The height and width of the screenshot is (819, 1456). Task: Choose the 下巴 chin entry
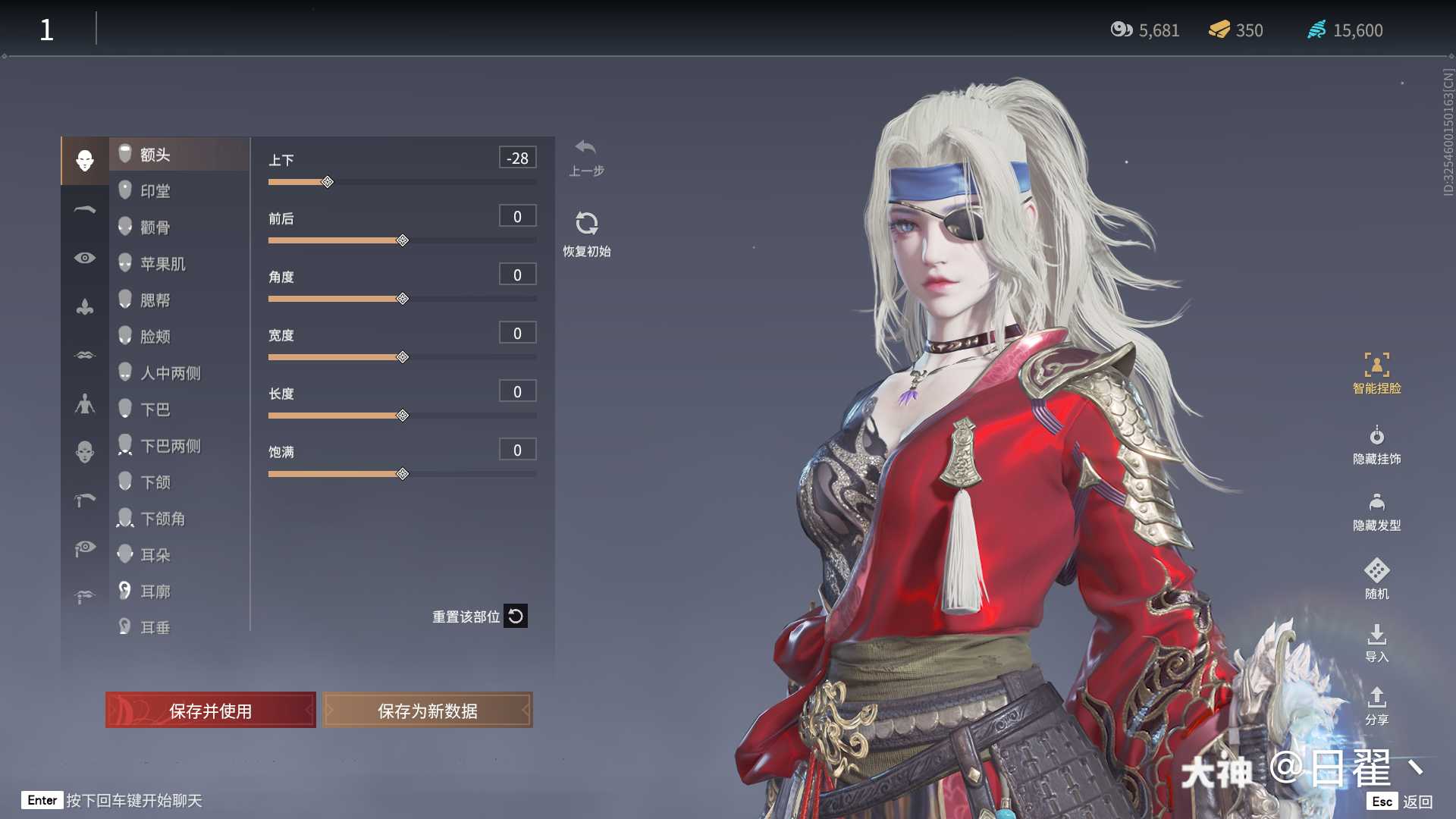pyautogui.click(x=155, y=409)
